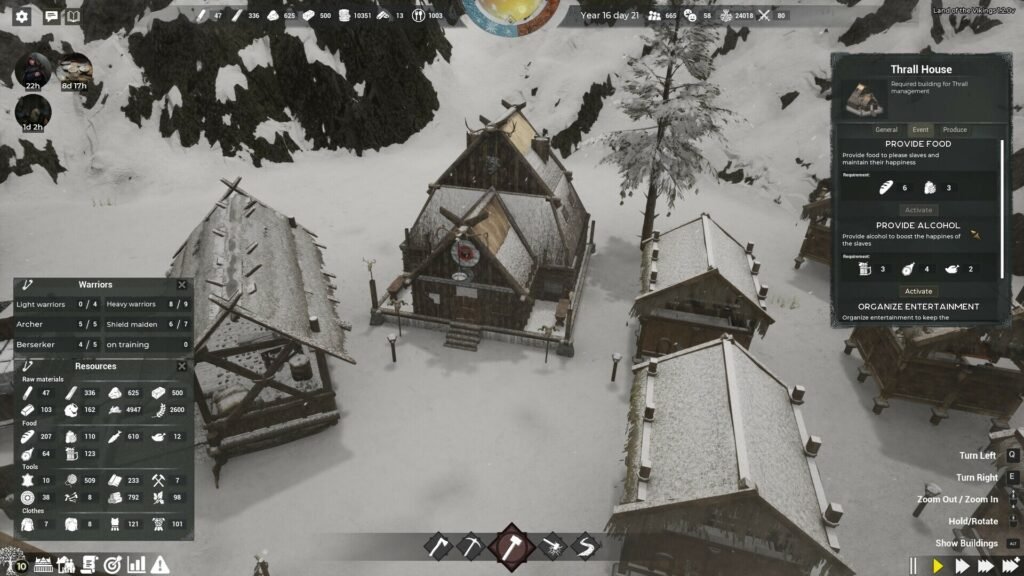The height and width of the screenshot is (576, 1024).
Task: Open the statistics bar chart icon
Action: [136, 565]
